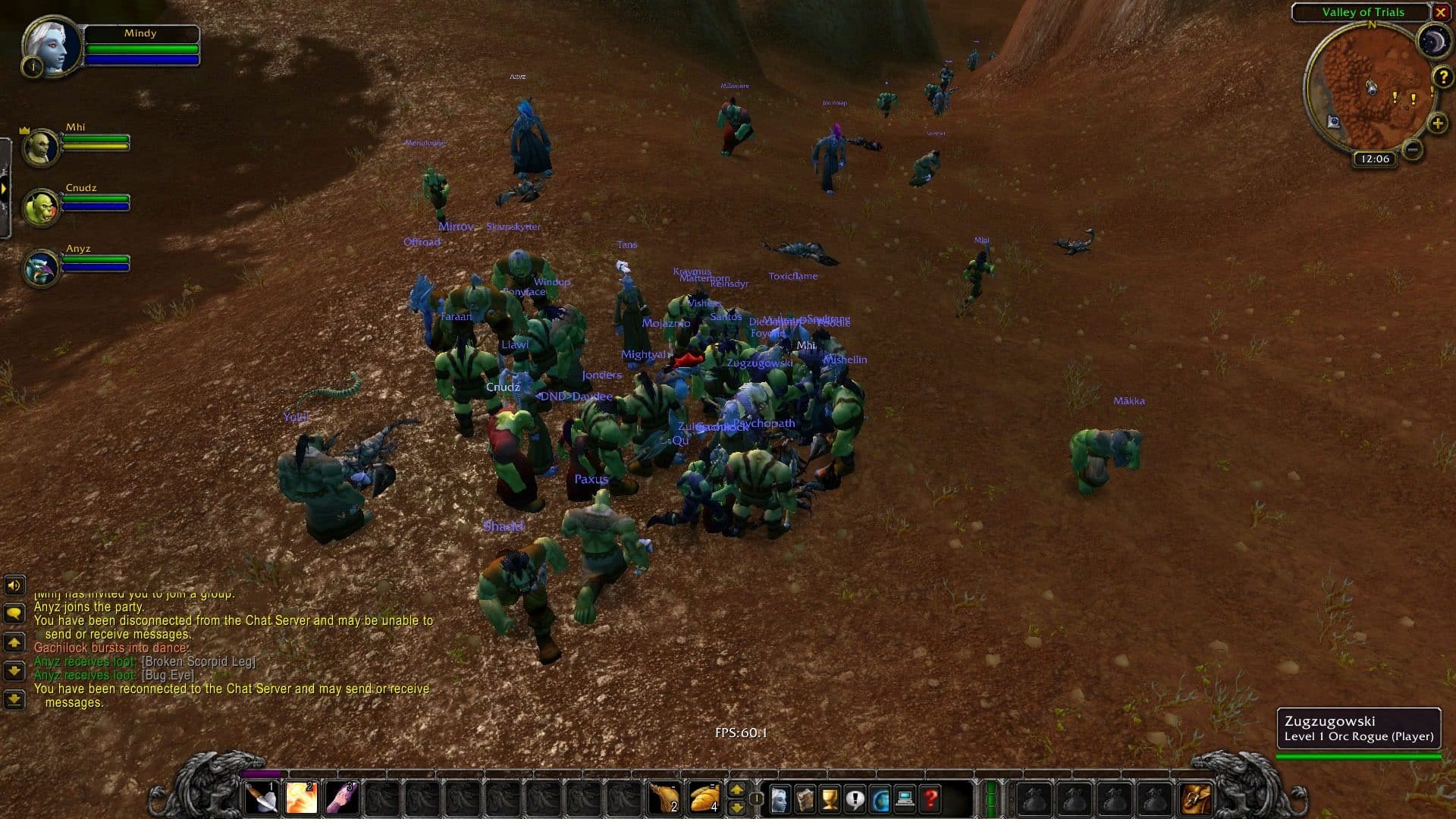Viewport: 1456px width, 819px height.
Task: Open the Character Info portrait icon
Action: [779, 798]
